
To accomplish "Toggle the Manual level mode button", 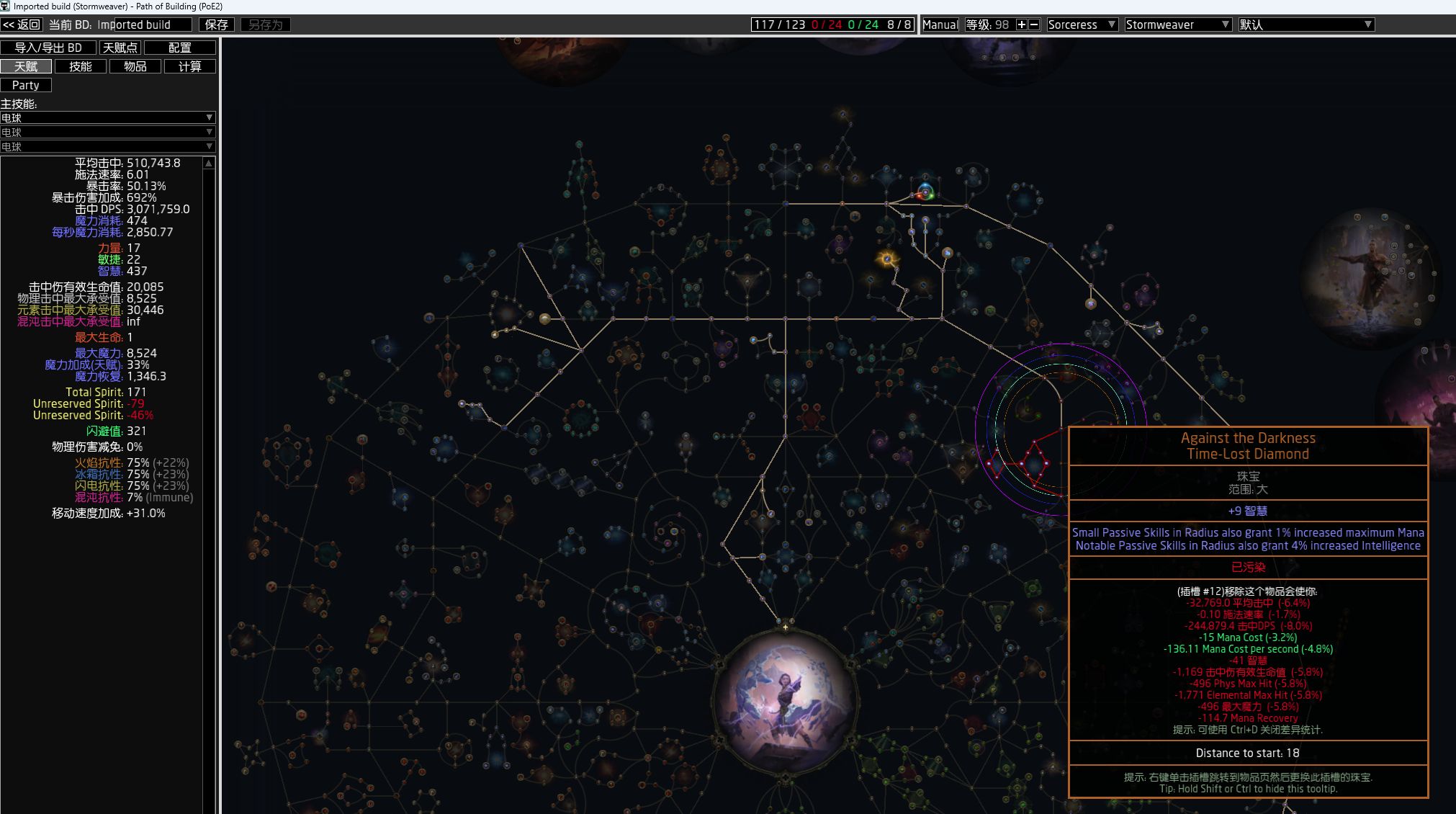I will click(940, 24).
